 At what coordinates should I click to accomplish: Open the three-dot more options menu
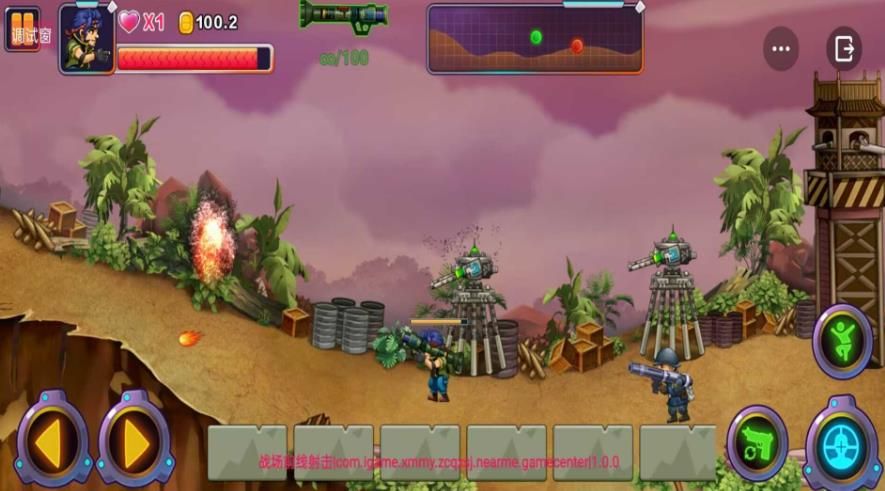781,48
